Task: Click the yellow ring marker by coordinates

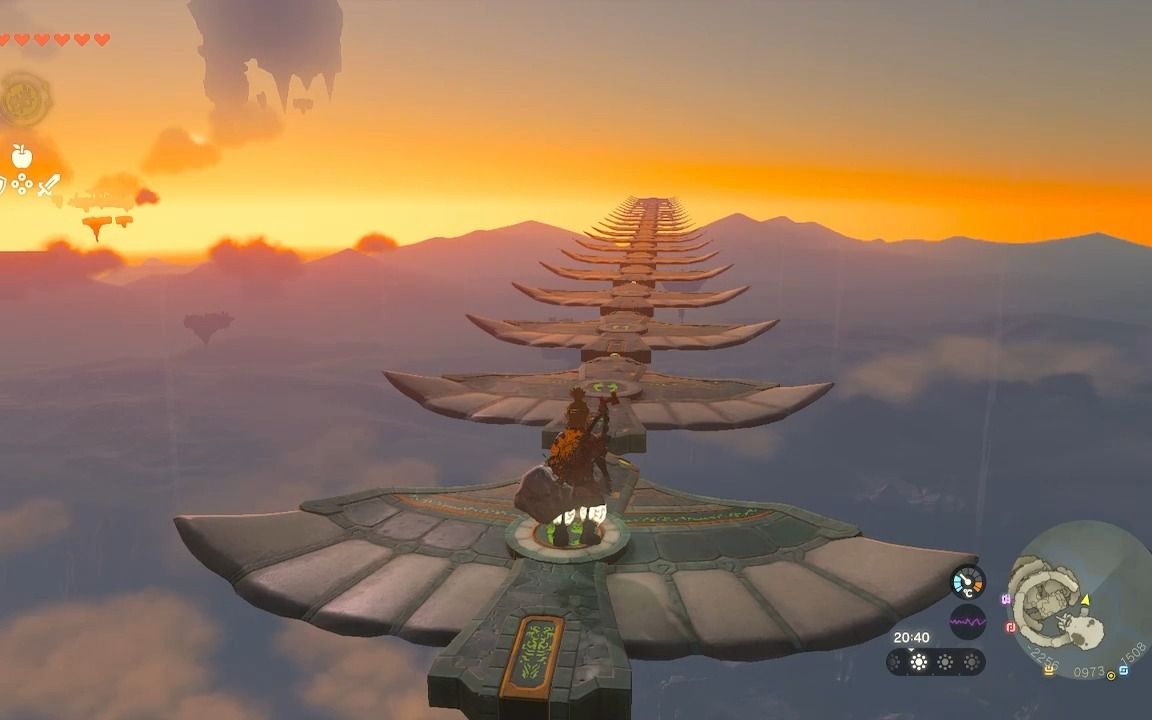Action: [x=1111, y=676]
